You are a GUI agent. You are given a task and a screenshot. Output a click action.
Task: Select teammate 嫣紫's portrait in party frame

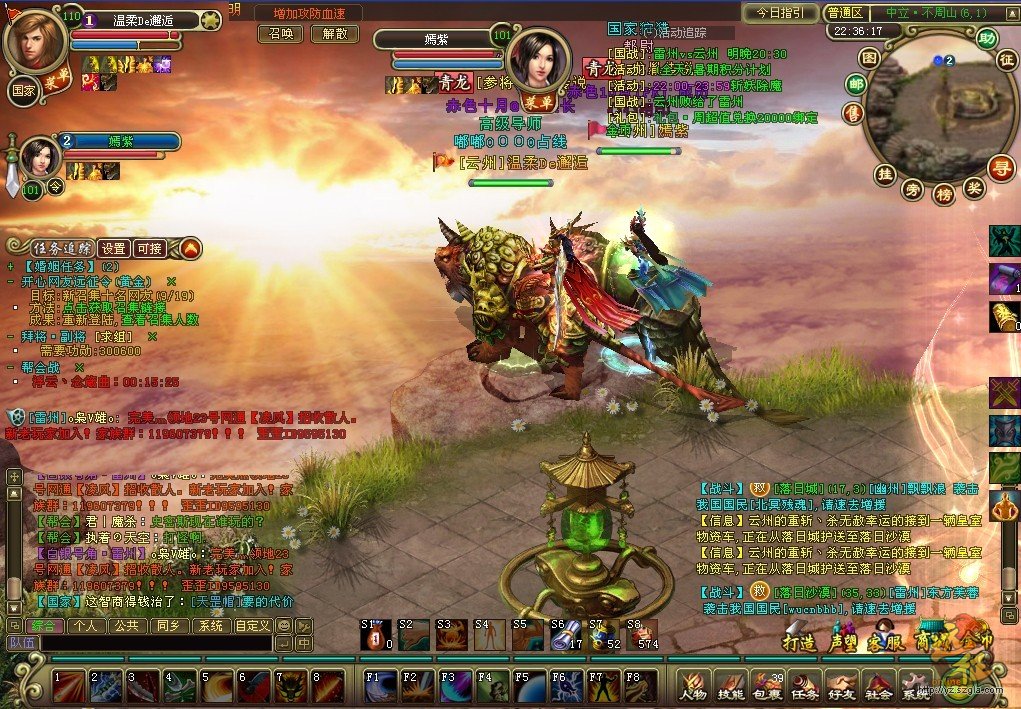[38, 157]
